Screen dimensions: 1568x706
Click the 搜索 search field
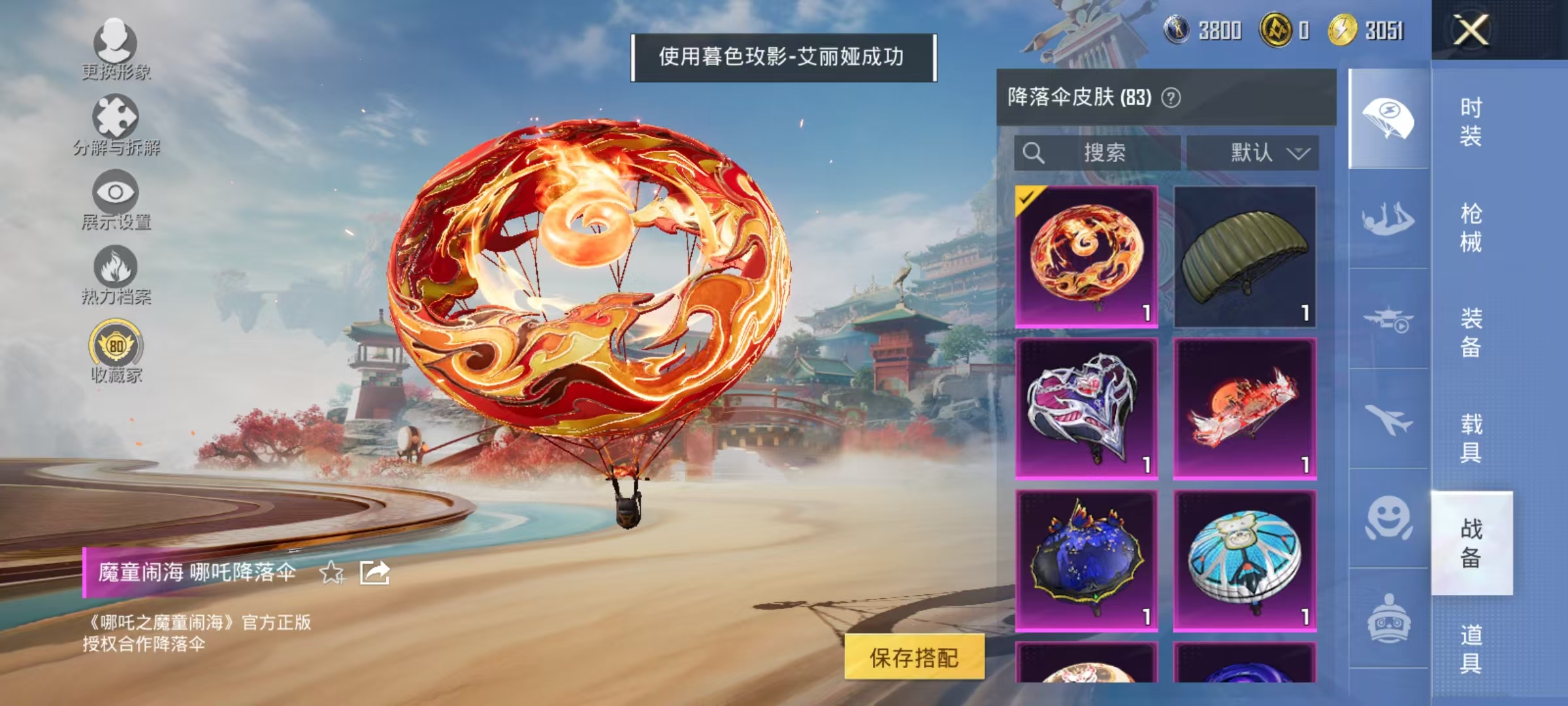tap(1098, 152)
